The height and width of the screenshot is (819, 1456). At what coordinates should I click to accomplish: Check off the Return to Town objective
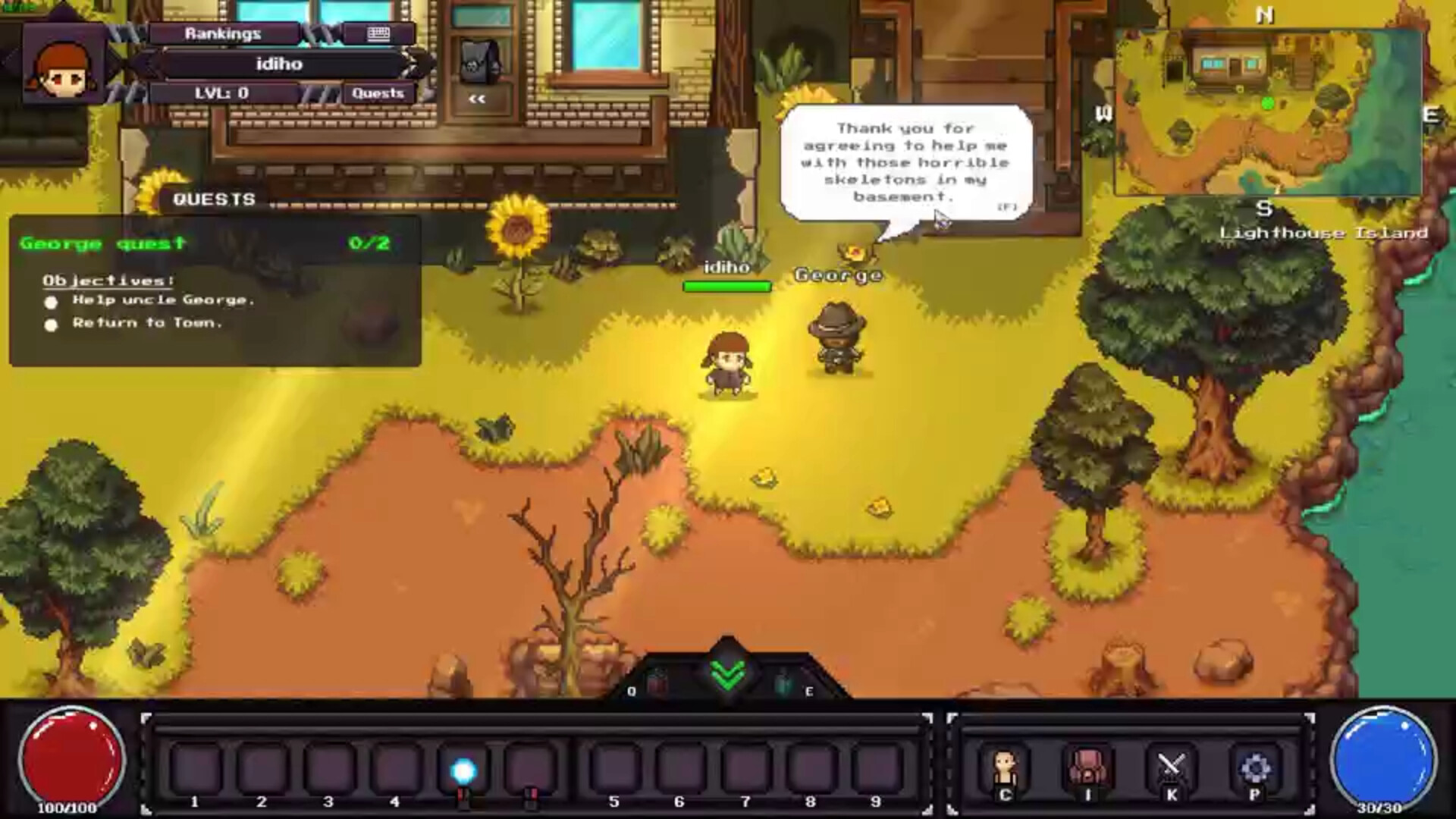(x=51, y=325)
